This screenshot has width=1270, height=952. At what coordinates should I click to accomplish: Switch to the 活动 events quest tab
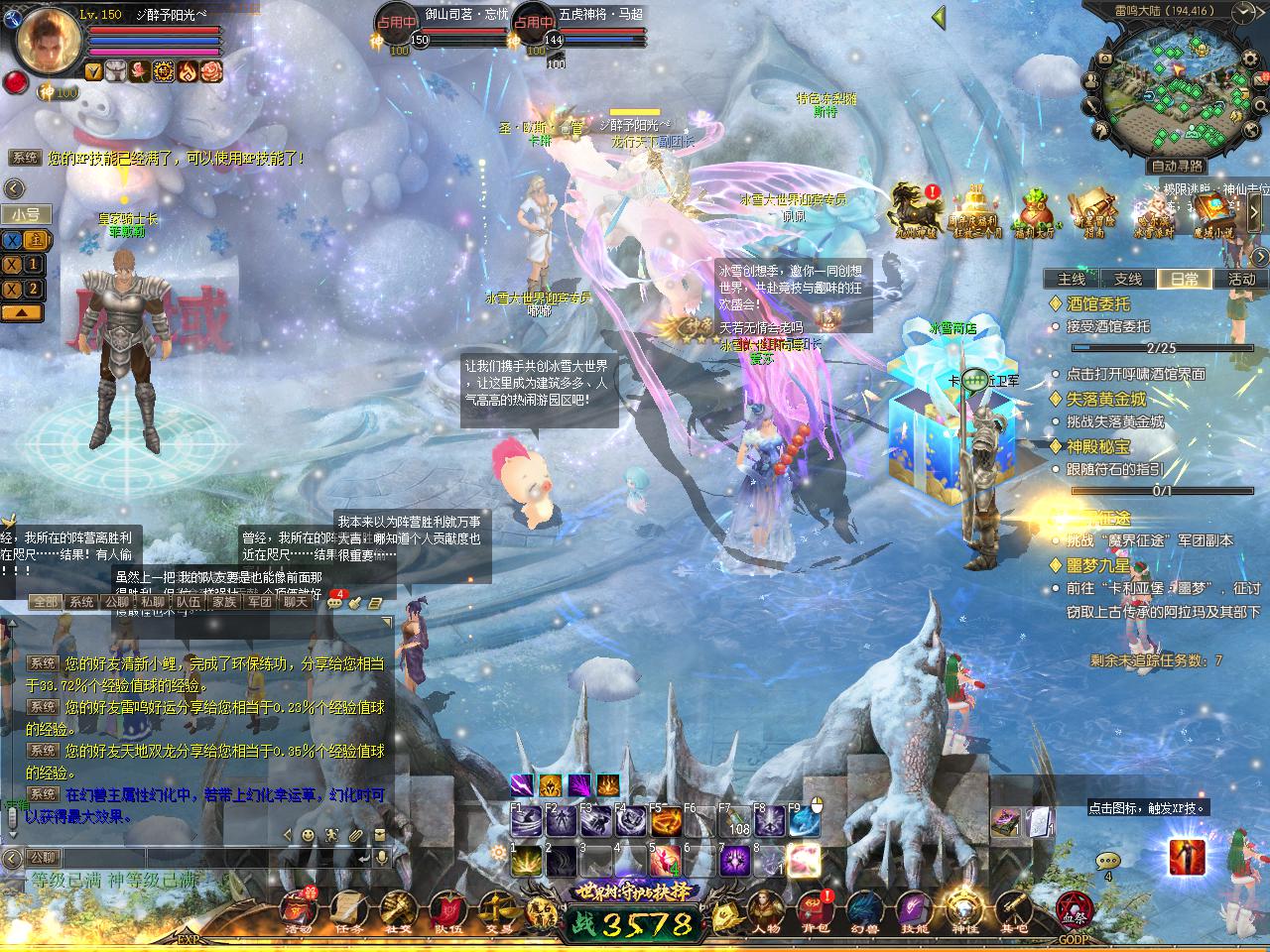[1241, 279]
